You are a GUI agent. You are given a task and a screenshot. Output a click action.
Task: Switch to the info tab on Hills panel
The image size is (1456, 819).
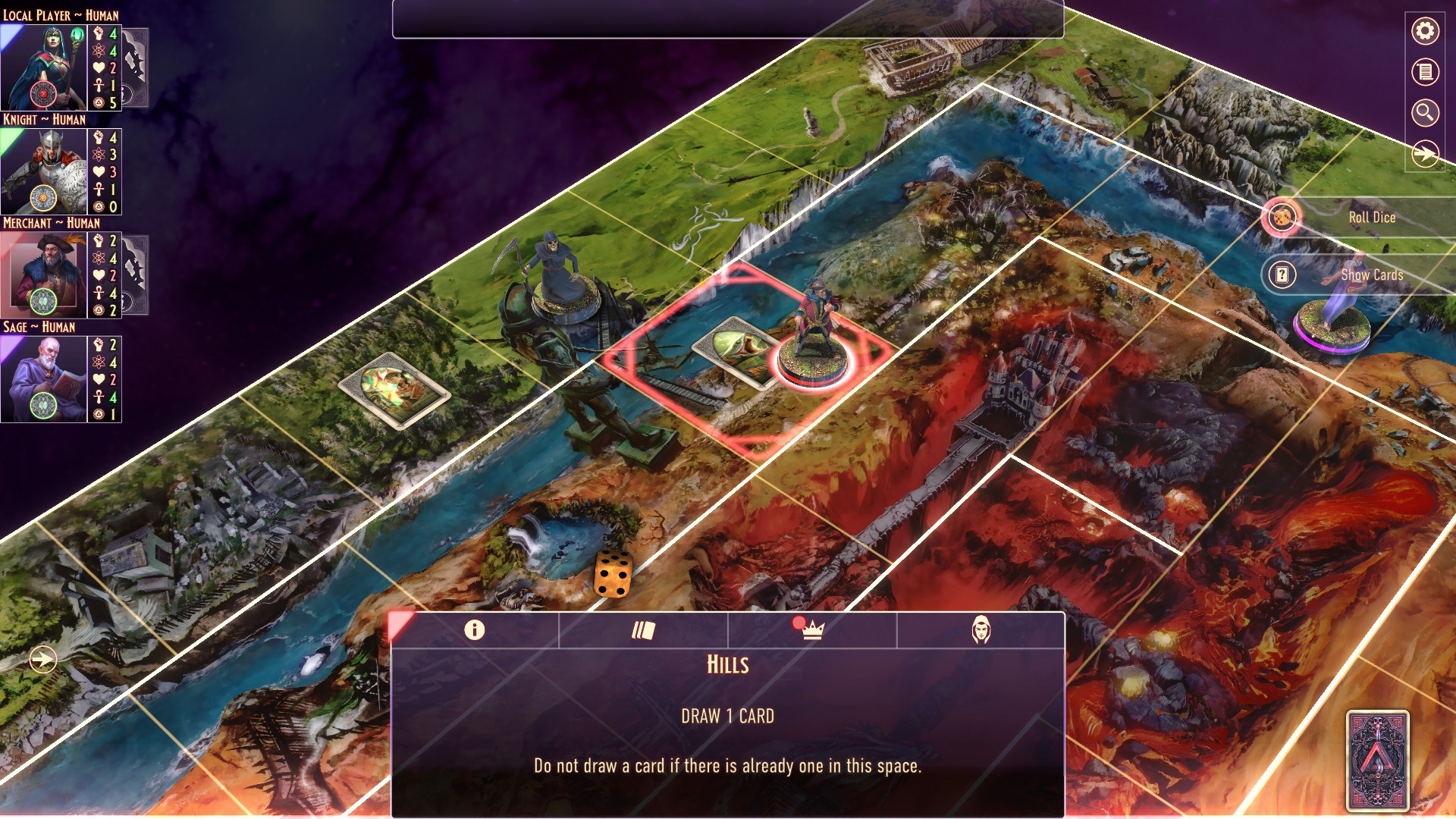(473, 629)
